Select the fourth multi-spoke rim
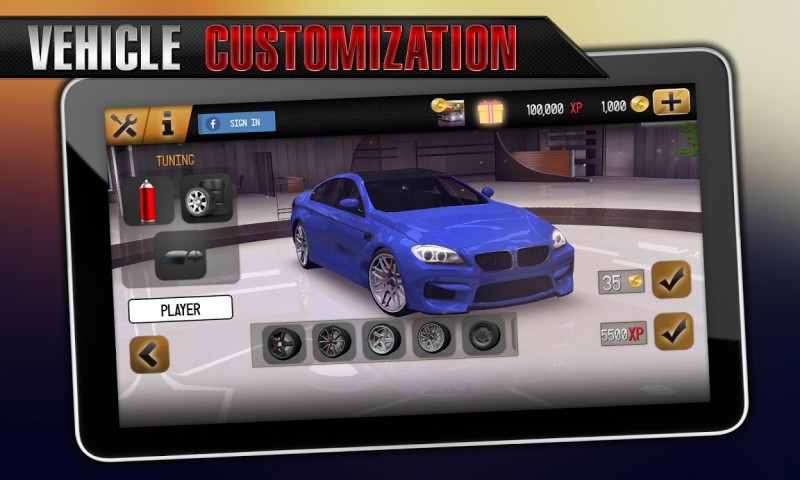Screen dimensions: 800x480 433,337
